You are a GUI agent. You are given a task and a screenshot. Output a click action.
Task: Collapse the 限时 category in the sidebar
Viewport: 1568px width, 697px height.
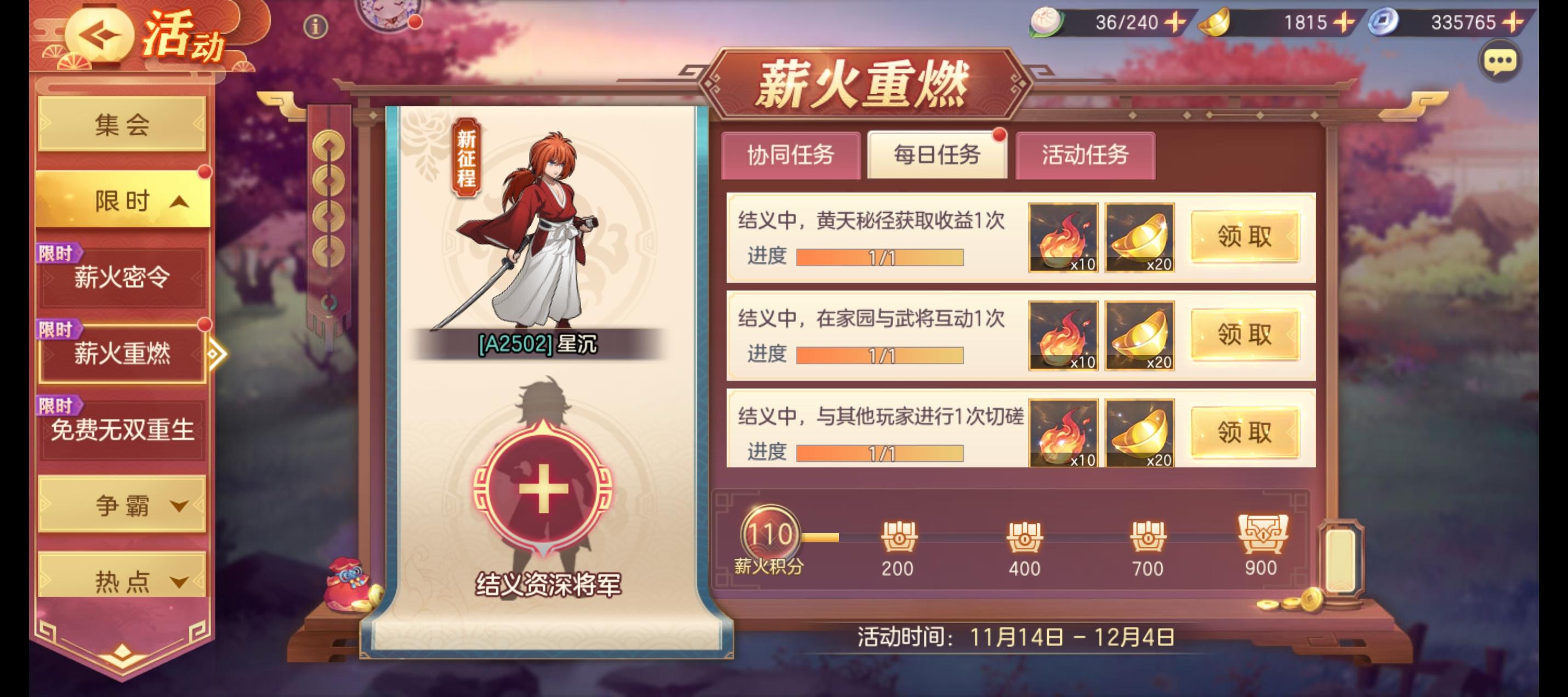point(122,201)
